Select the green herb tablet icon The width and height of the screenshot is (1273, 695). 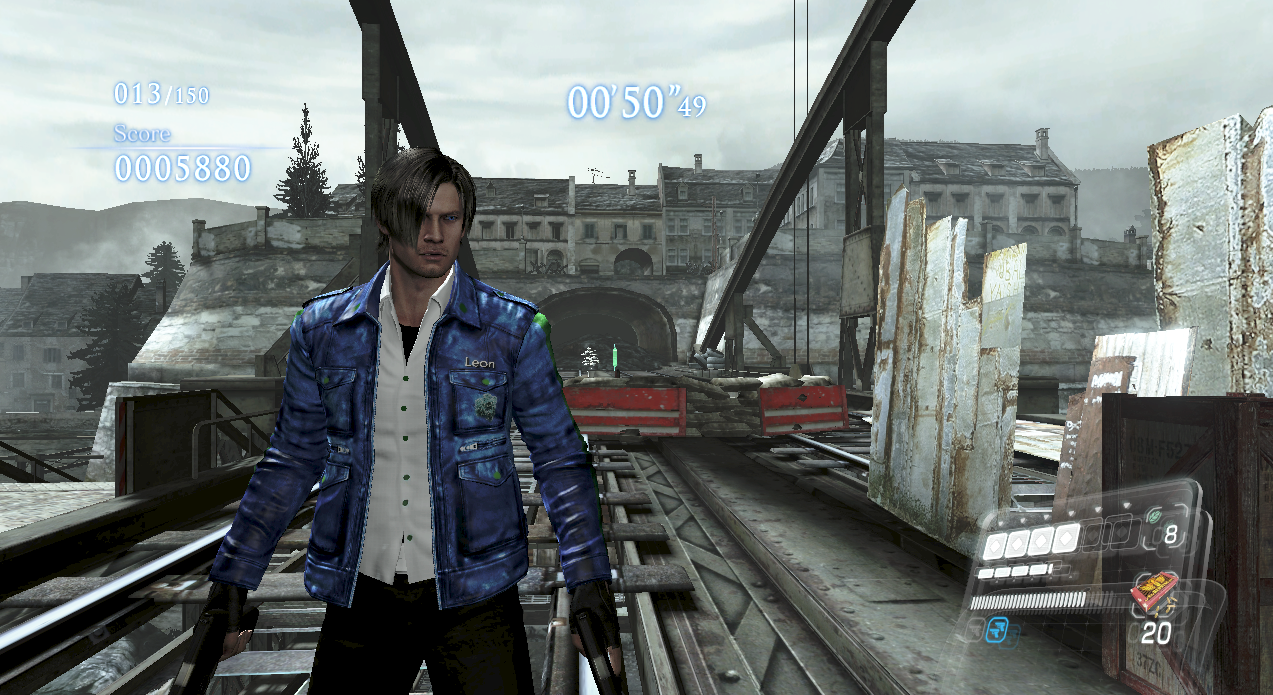pos(1156,516)
